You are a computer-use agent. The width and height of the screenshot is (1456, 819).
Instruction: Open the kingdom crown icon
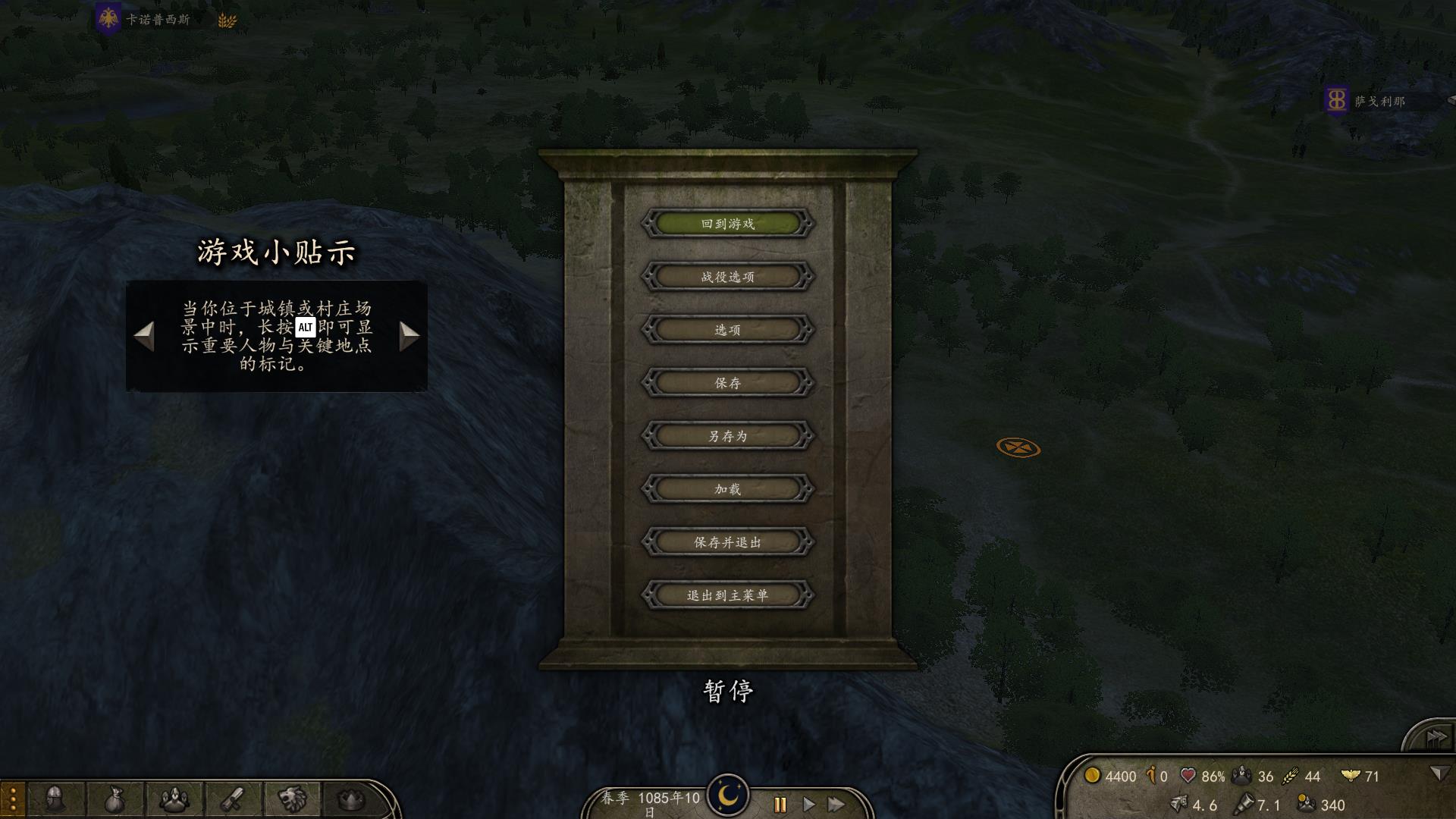coord(350,799)
